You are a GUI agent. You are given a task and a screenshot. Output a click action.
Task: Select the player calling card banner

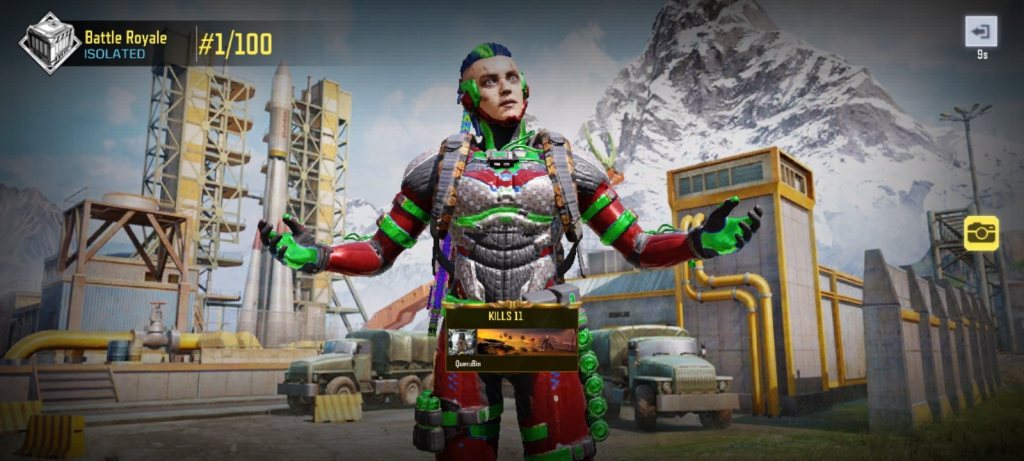pyautogui.click(x=511, y=344)
